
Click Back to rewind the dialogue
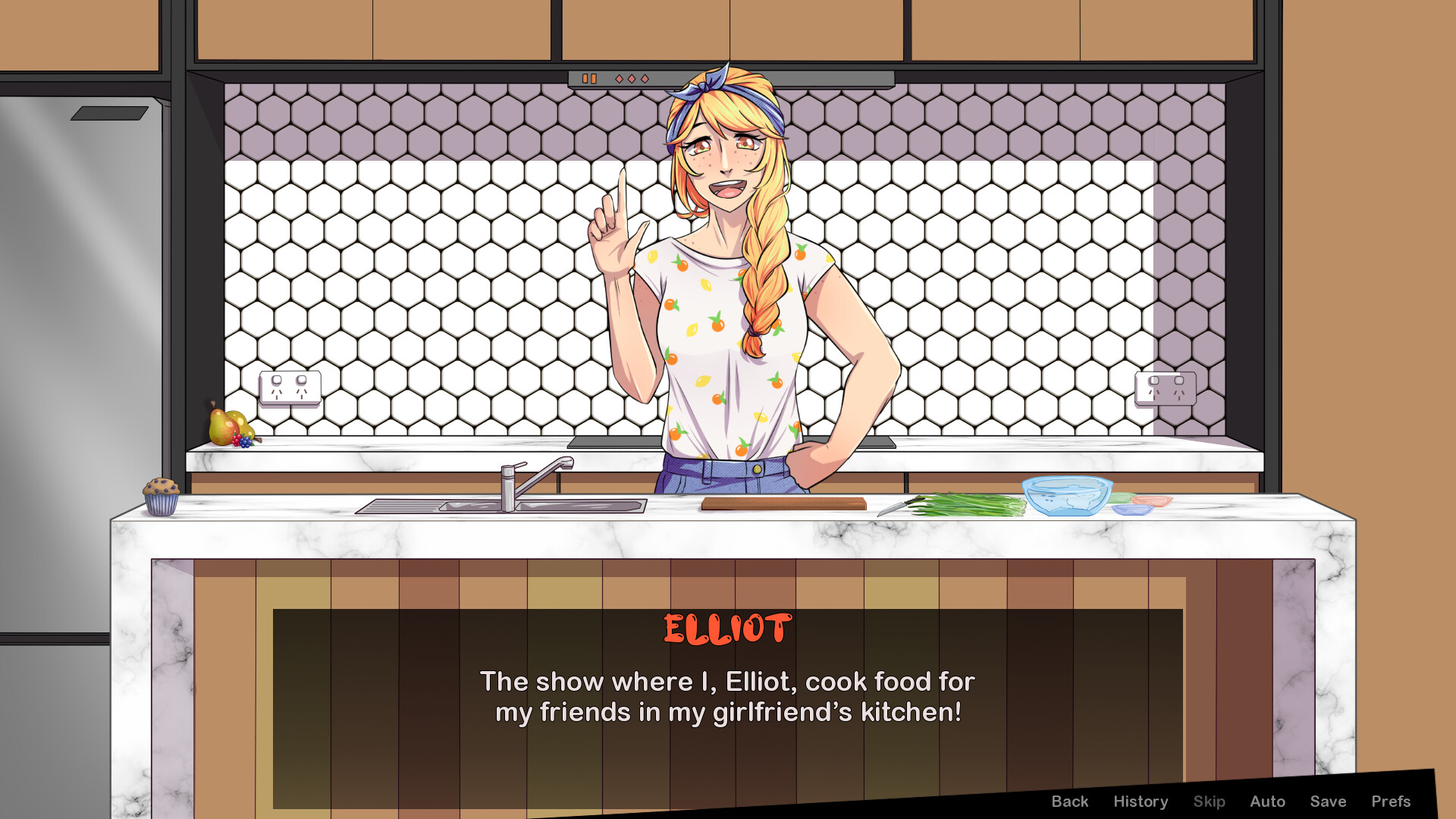1070,801
